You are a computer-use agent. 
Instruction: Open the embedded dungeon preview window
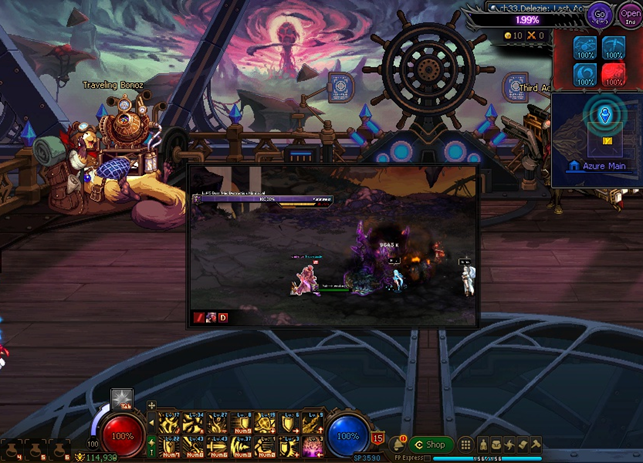tap(333, 247)
